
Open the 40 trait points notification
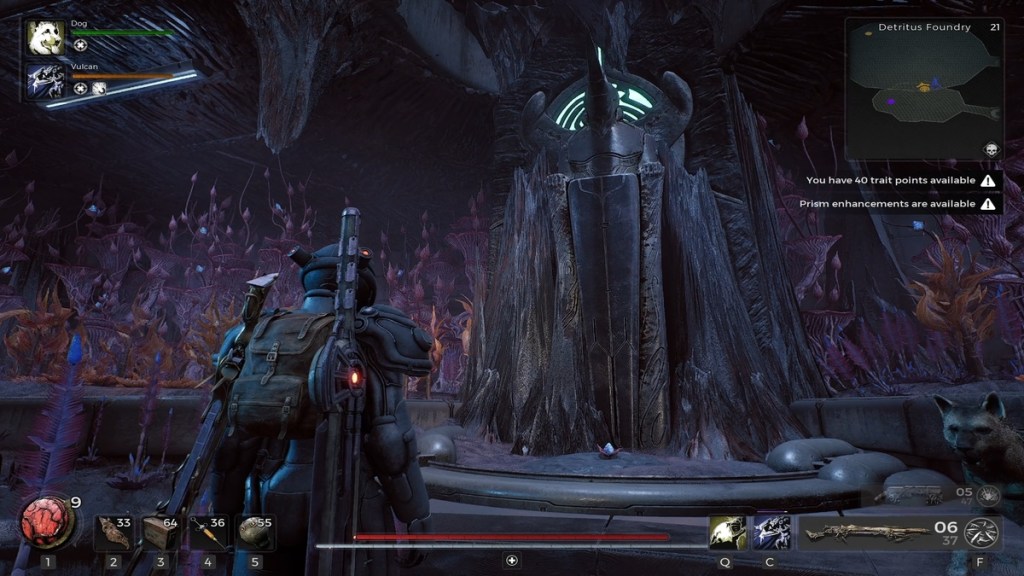coord(902,181)
